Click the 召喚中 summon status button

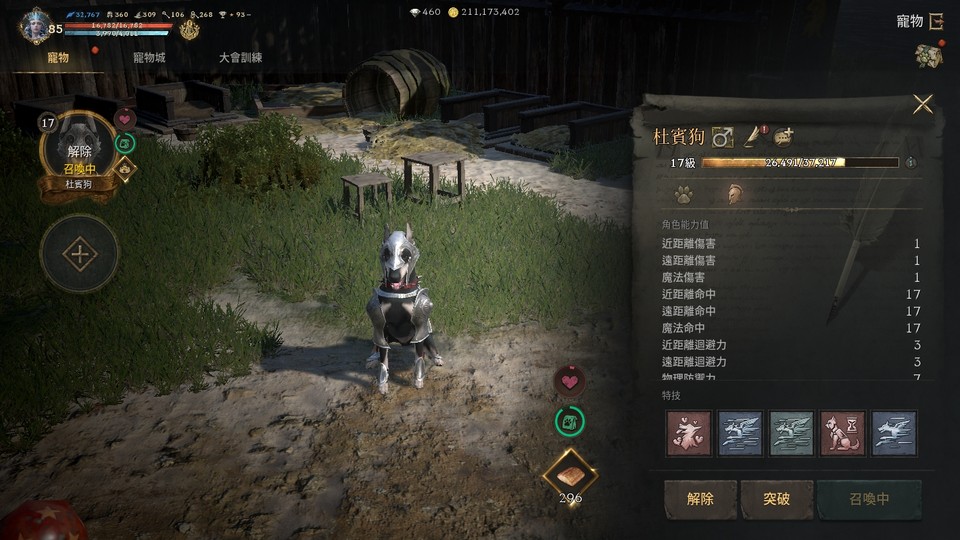pyautogui.click(x=868, y=499)
